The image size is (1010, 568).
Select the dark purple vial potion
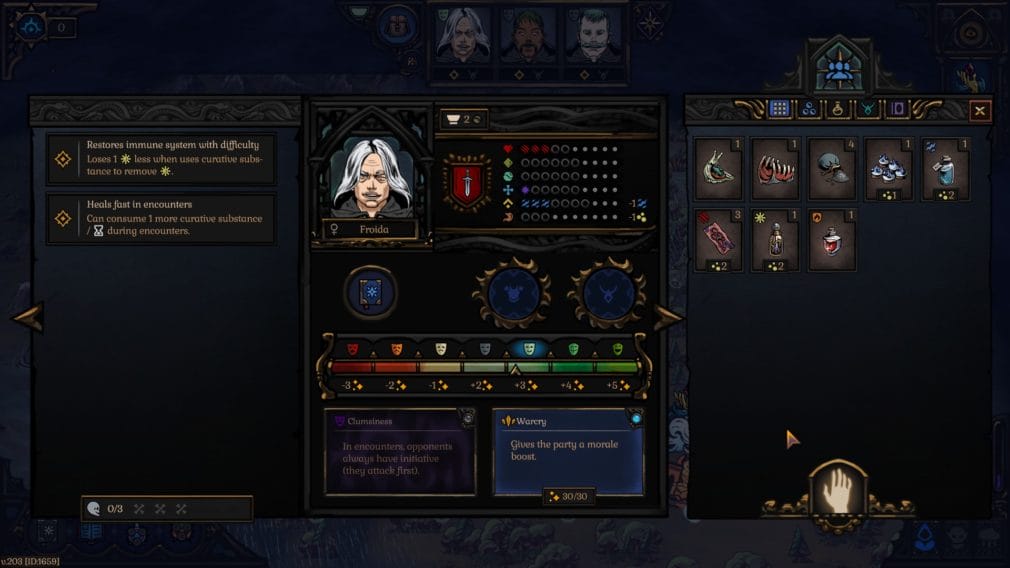[775, 240]
